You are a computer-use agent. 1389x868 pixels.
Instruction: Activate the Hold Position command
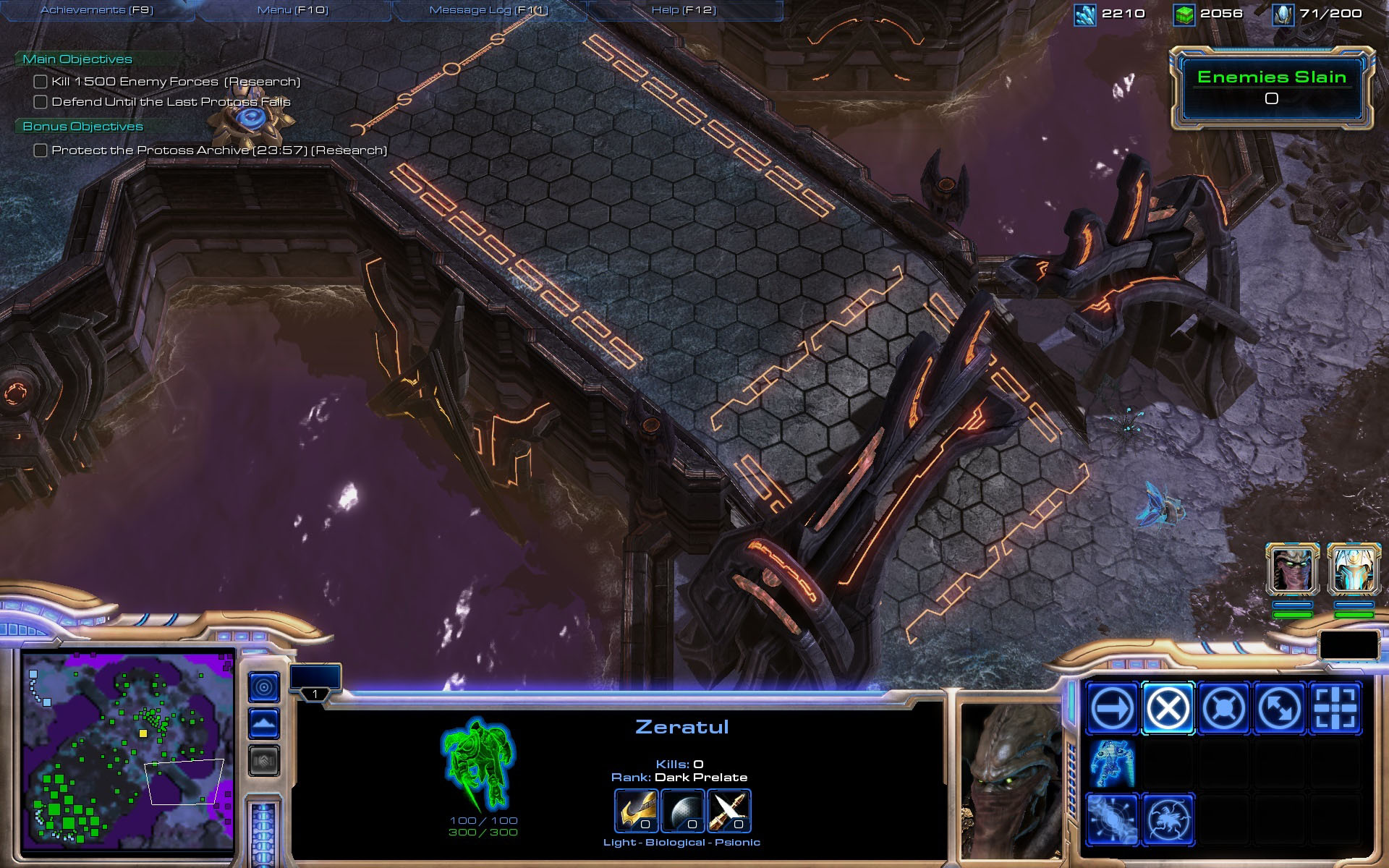coord(1223,708)
